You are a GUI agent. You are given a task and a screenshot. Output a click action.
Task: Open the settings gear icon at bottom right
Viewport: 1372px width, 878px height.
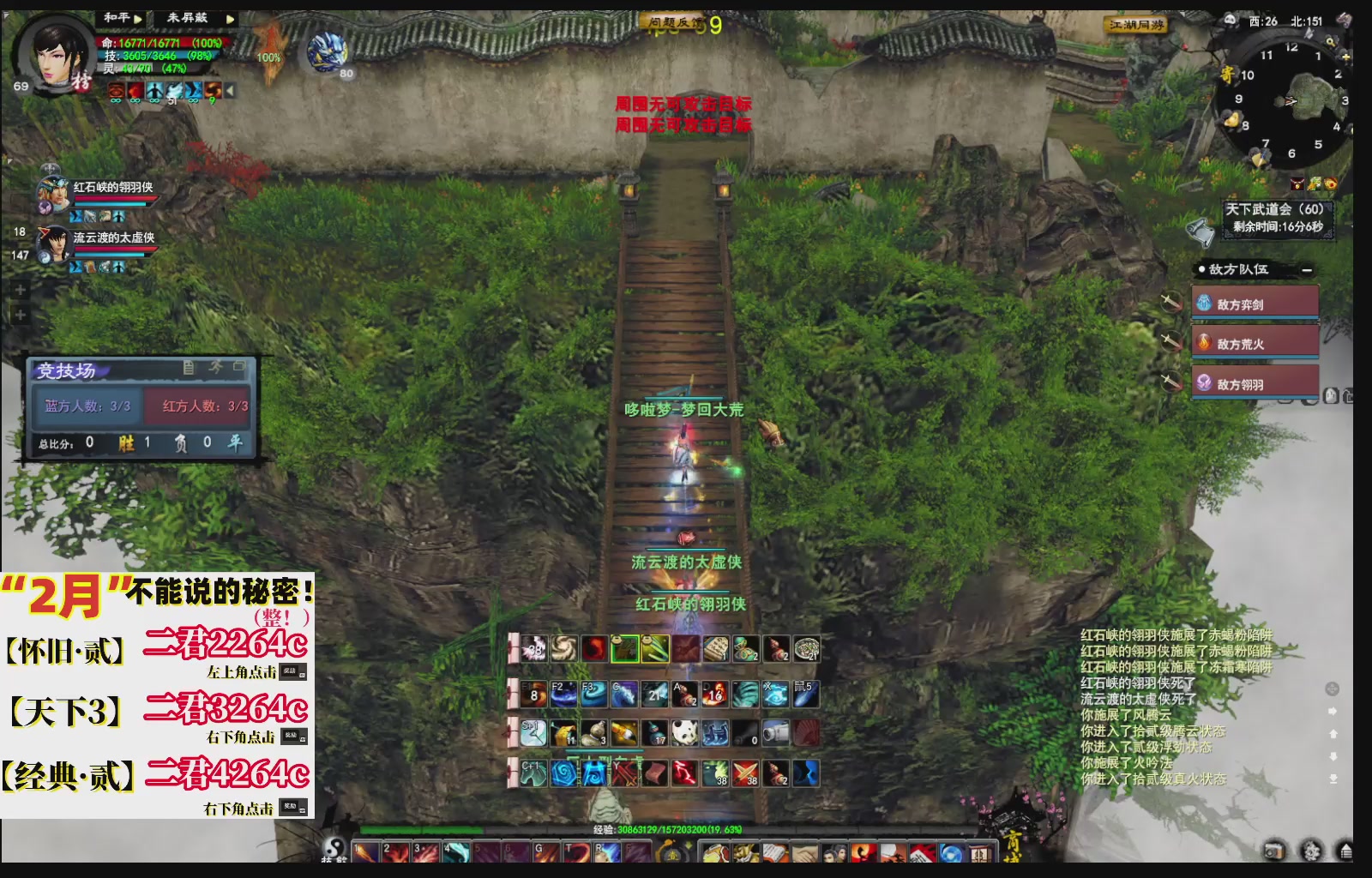(1311, 851)
